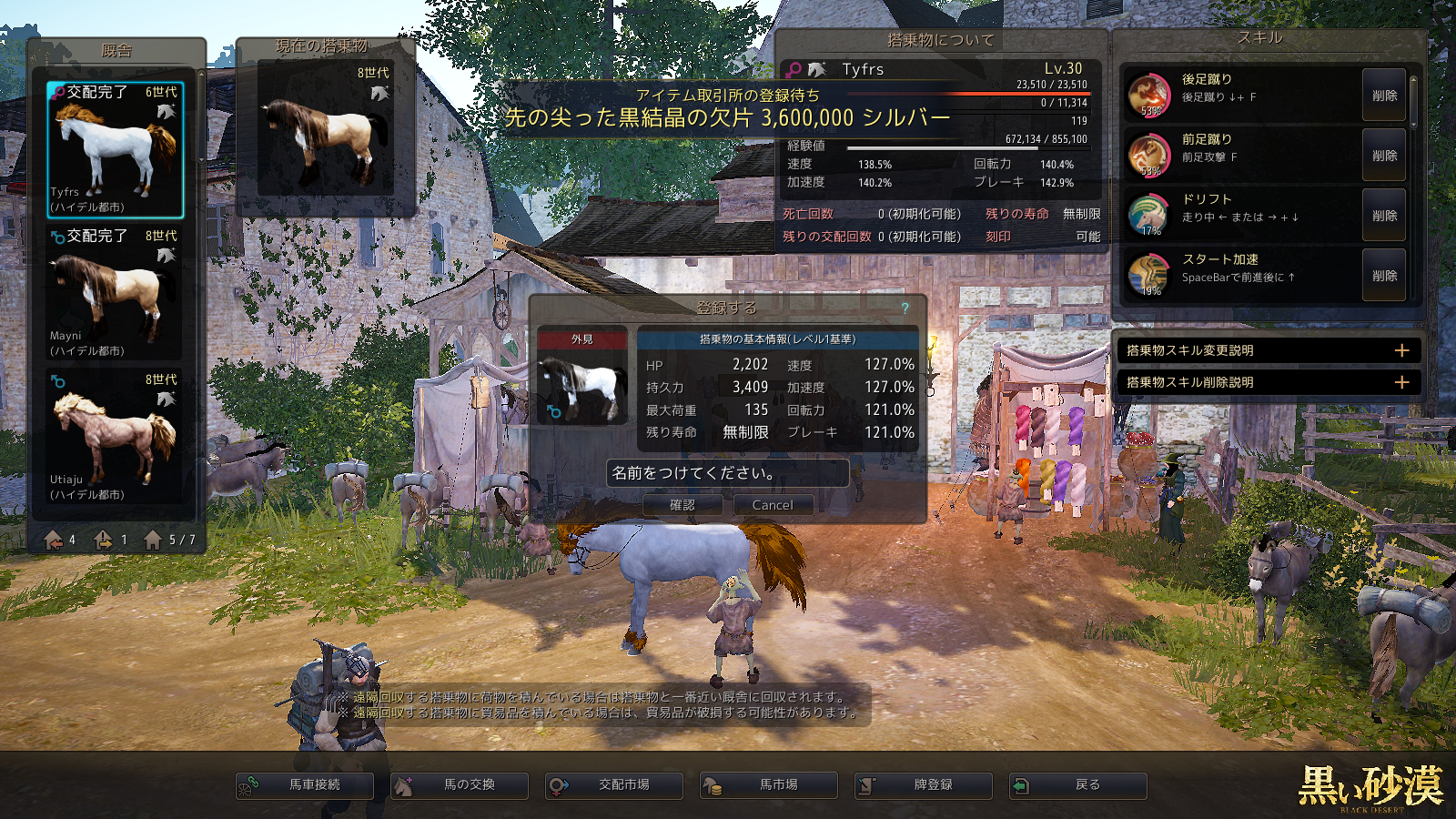The height and width of the screenshot is (819, 1456).
Task: Confirm the mount registration with 確認
Action: point(682,505)
